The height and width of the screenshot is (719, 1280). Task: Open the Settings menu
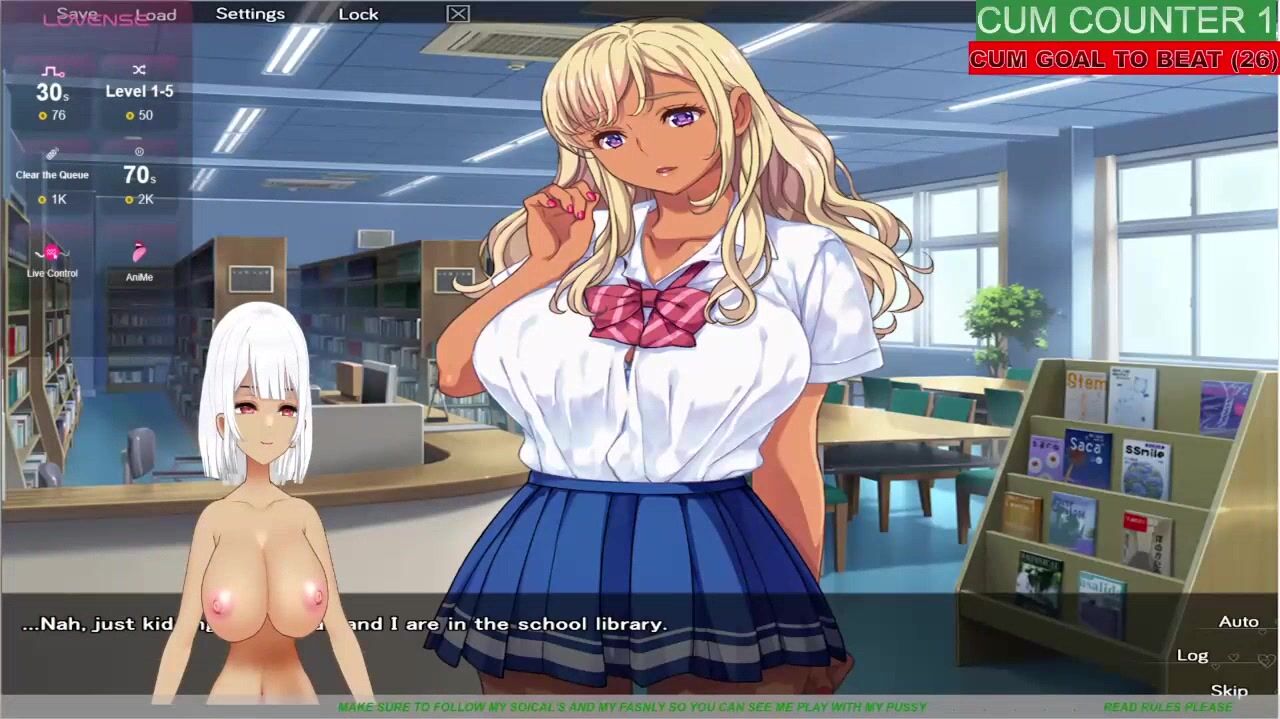250,14
